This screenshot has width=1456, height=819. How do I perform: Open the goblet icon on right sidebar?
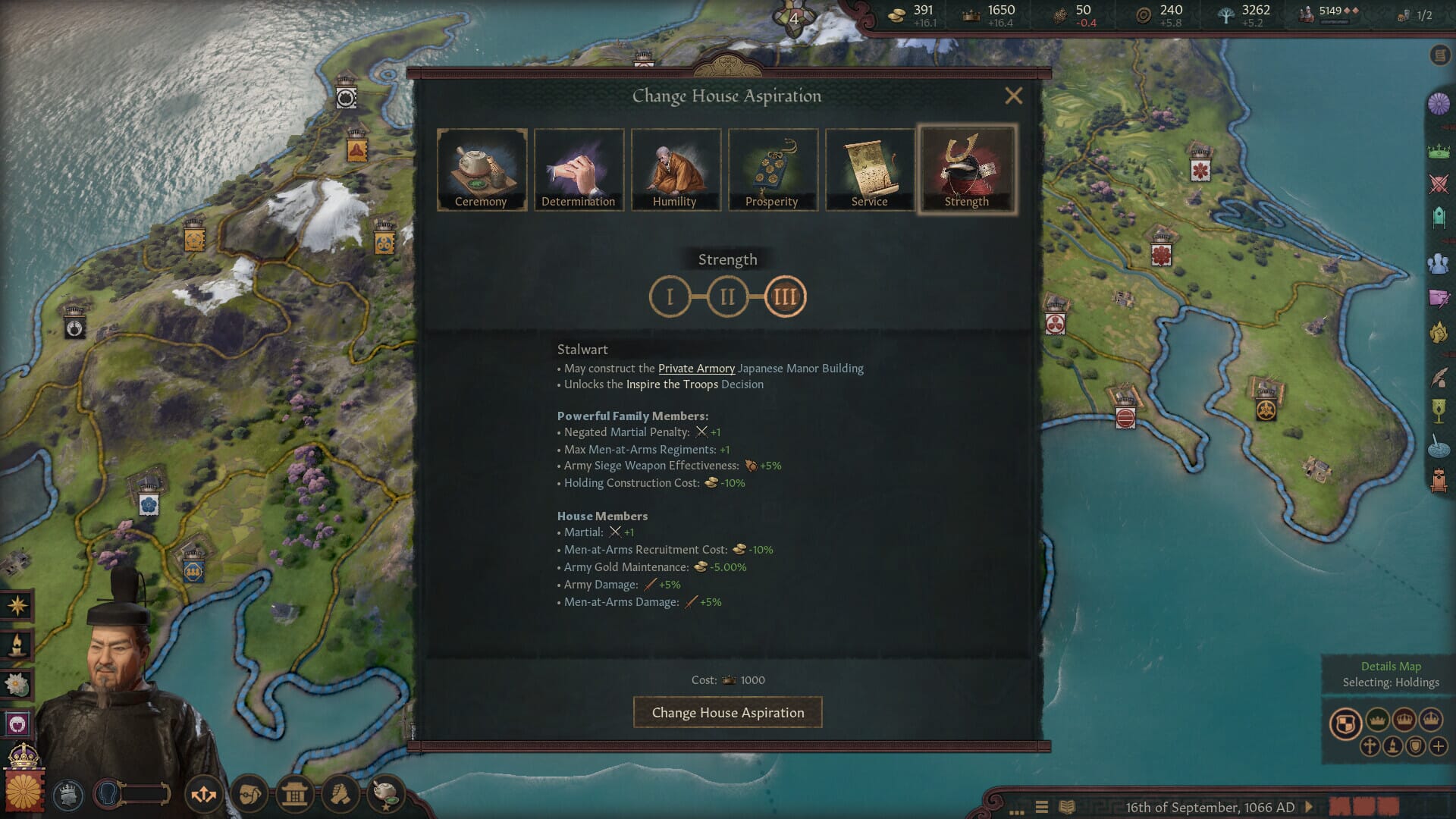(1439, 410)
